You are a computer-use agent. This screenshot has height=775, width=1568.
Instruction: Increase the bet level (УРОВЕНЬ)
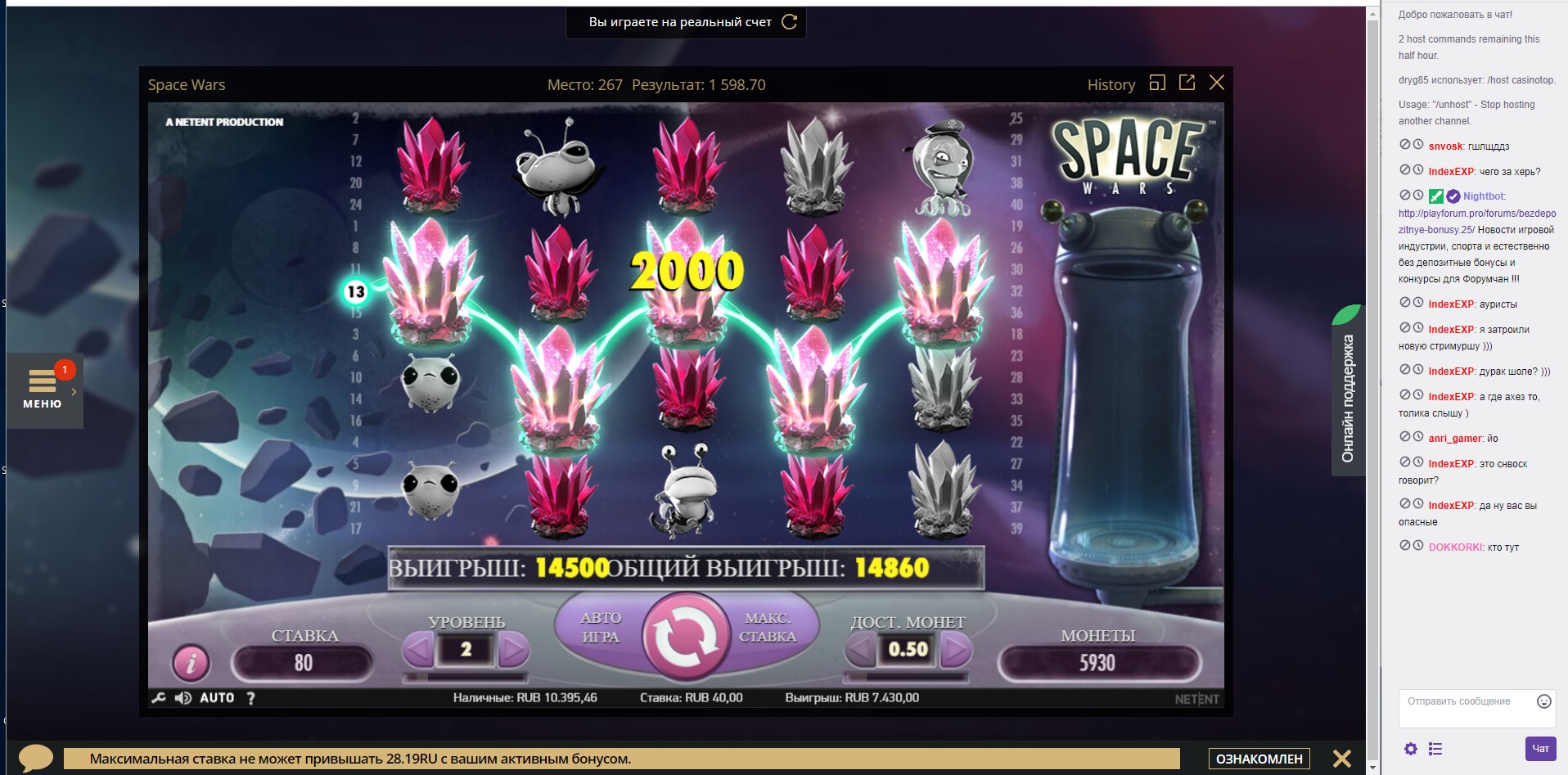pyautogui.click(x=513, y=650)
